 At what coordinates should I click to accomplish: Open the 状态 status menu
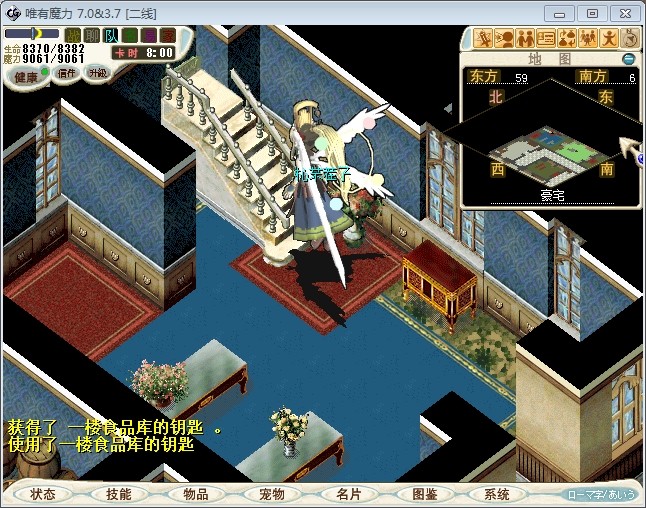[43, 494]
